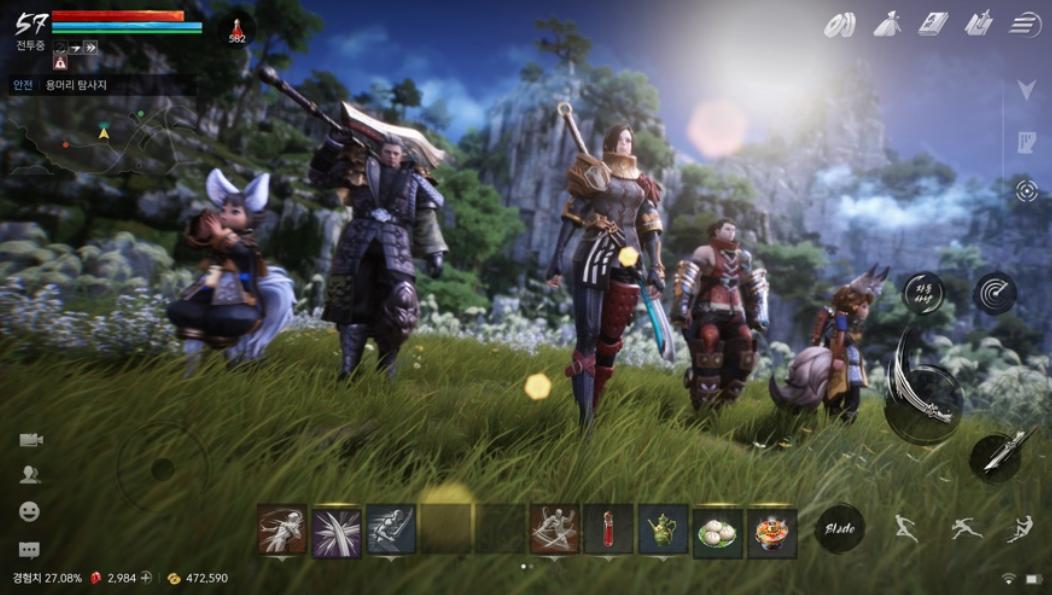Open the coin stack shop icon
Screen dimensions: 1052x595
839,25
